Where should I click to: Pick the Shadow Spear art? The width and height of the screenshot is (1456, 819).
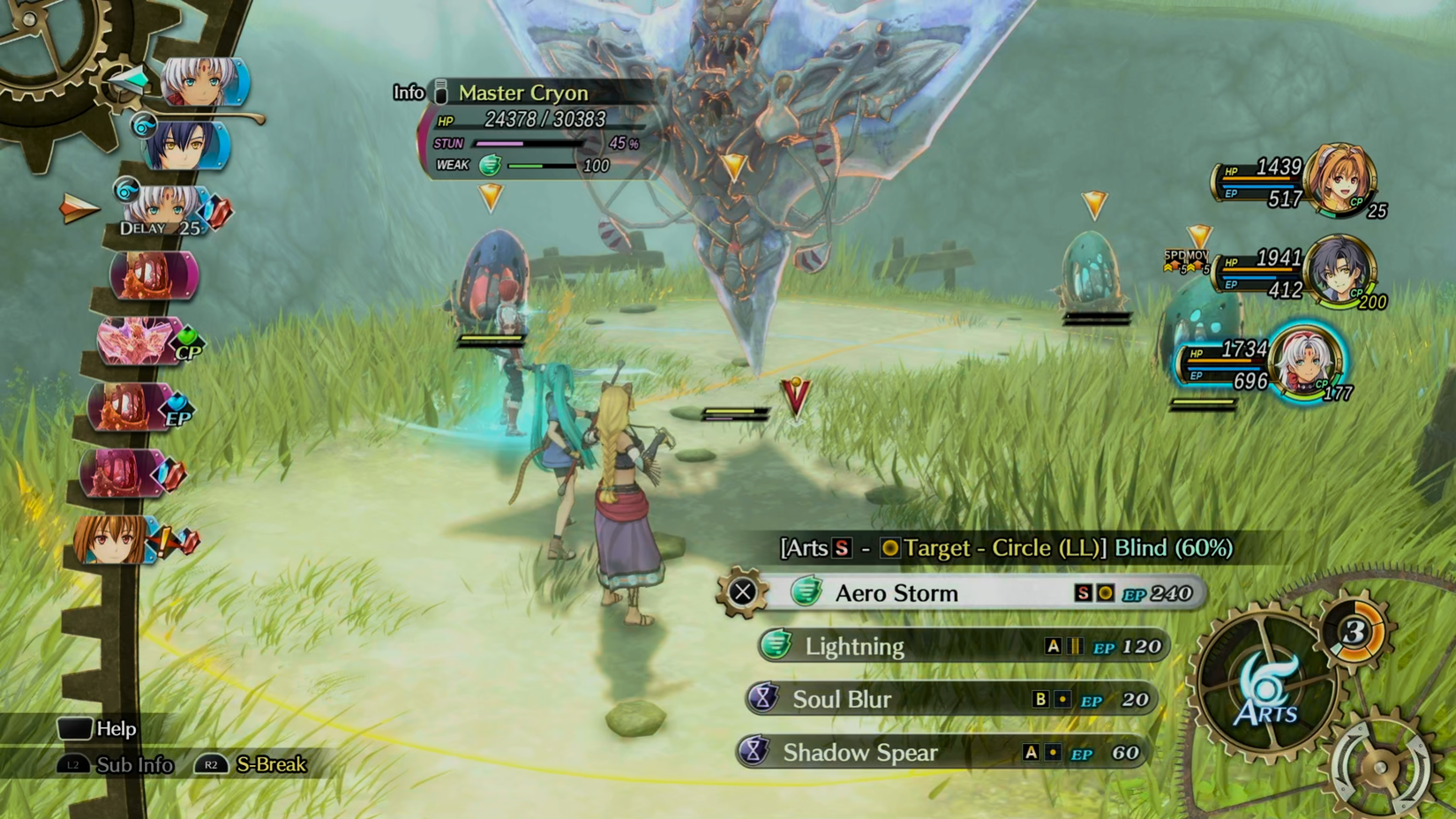[x=942, y=752]
